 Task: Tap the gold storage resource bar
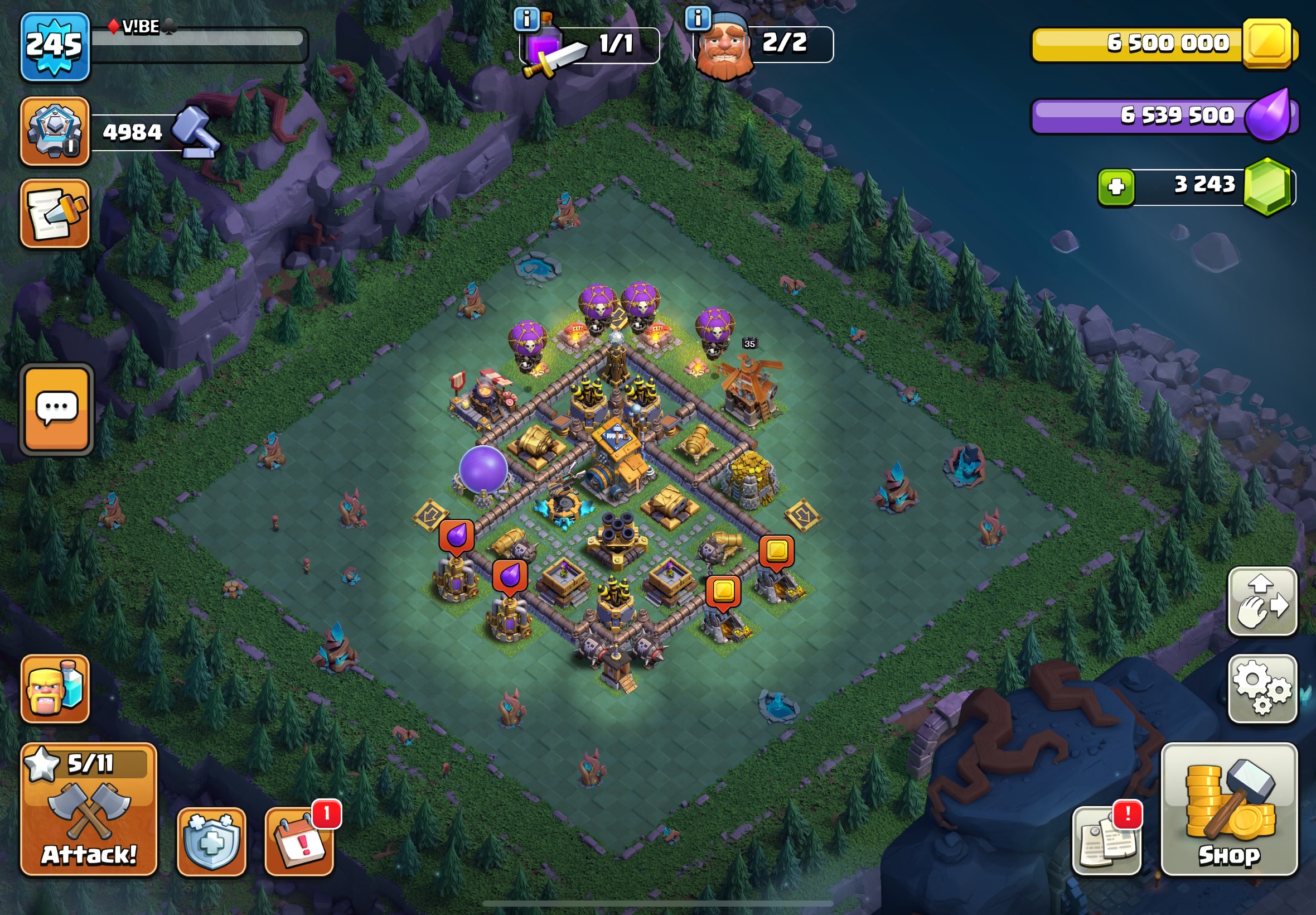click(1163, 44)
